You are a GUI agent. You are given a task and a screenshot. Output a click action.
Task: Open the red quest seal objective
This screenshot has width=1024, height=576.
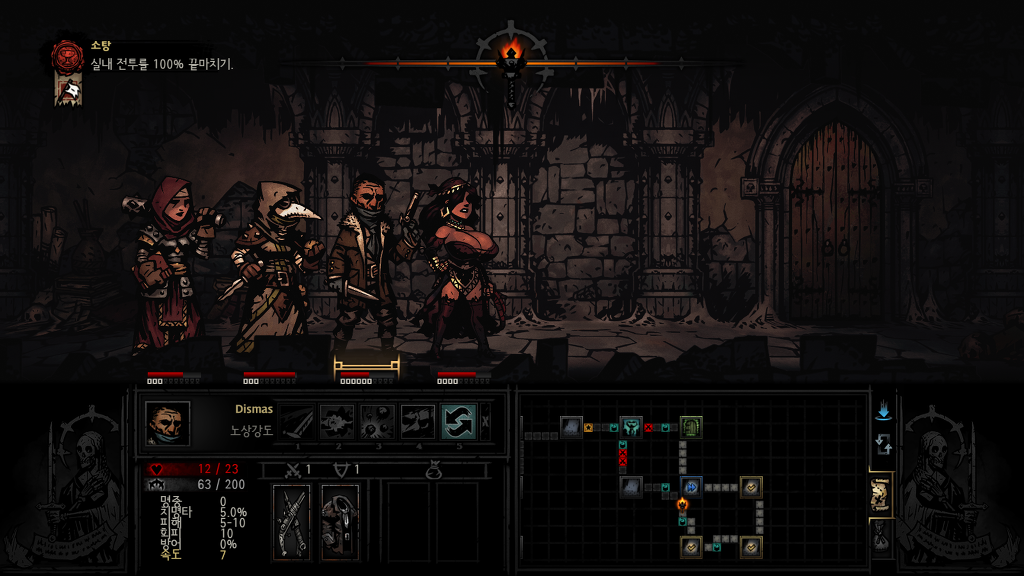tap(68, 56)
